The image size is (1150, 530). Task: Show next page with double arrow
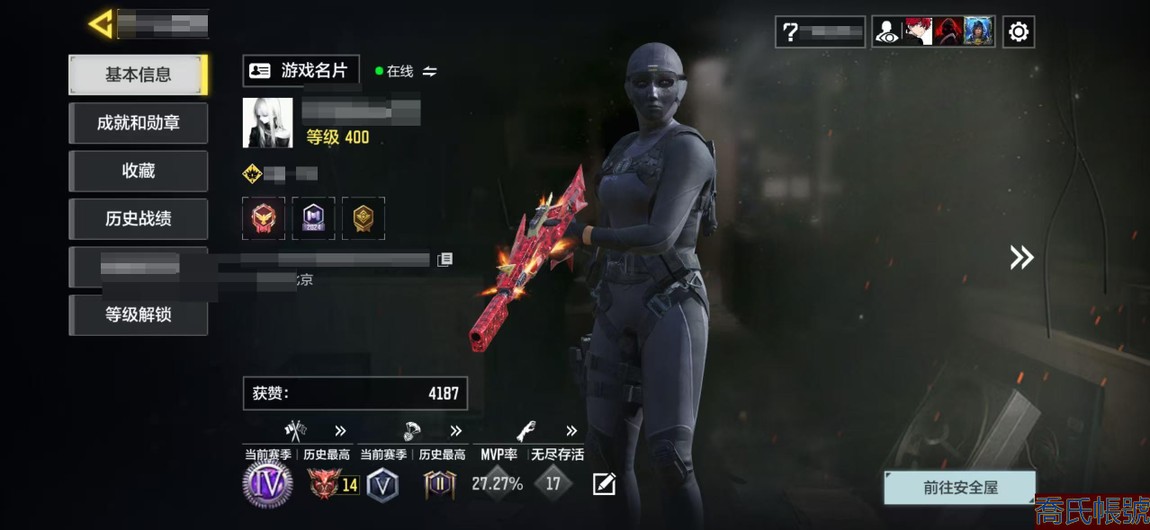pyautogui.click(x=1021, y=258)
